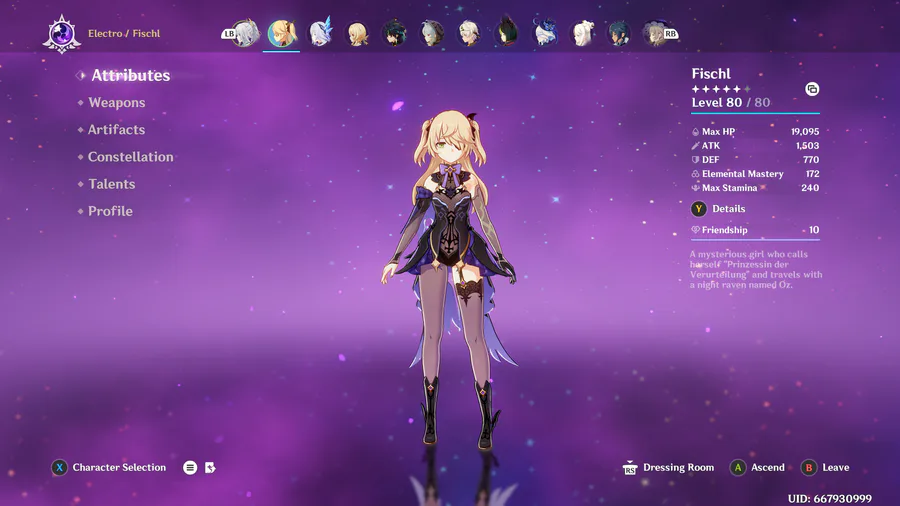This screenshot has height=506, width=900.
Task: Click the Friendship level row
Action: click(755, 230)
